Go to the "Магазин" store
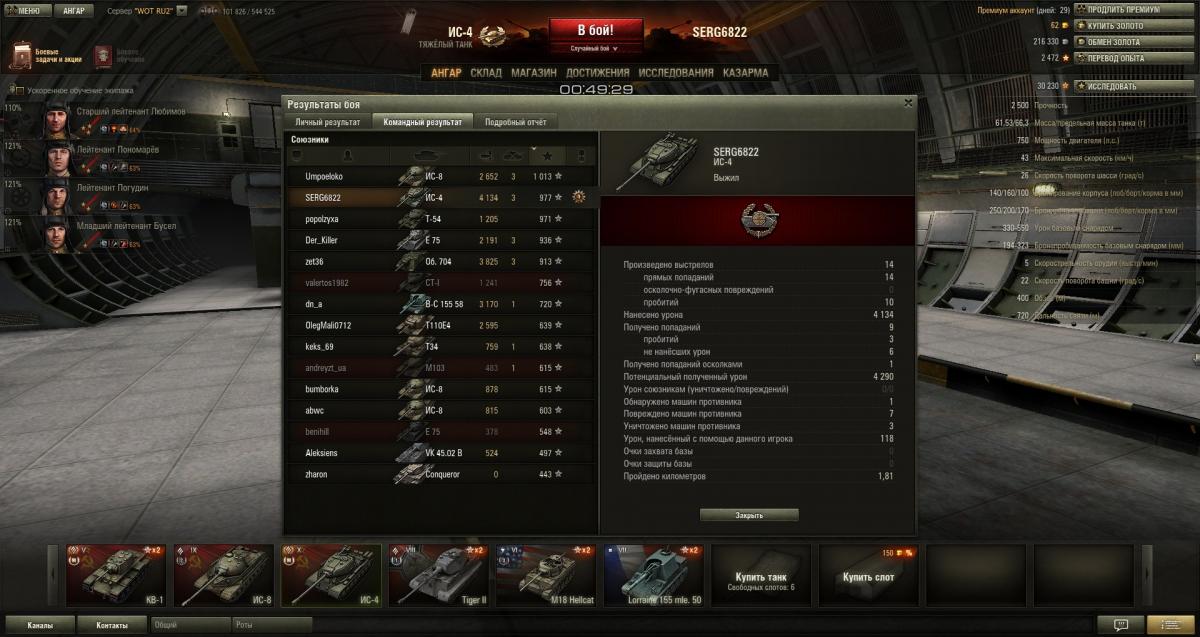Image resolution: width=1200 pixels, height=637 pixels. click(x=533, y=73)
